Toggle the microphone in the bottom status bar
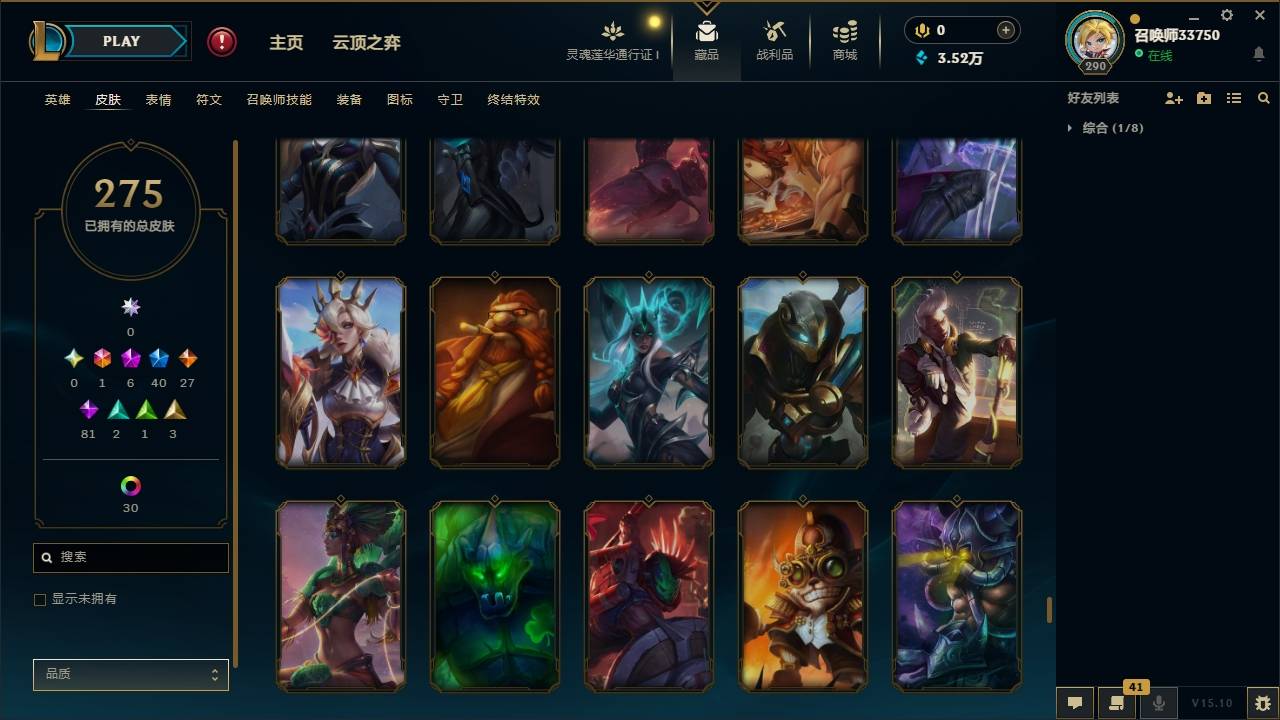This screenshot has height=720, width=1280. (1159, 702)
